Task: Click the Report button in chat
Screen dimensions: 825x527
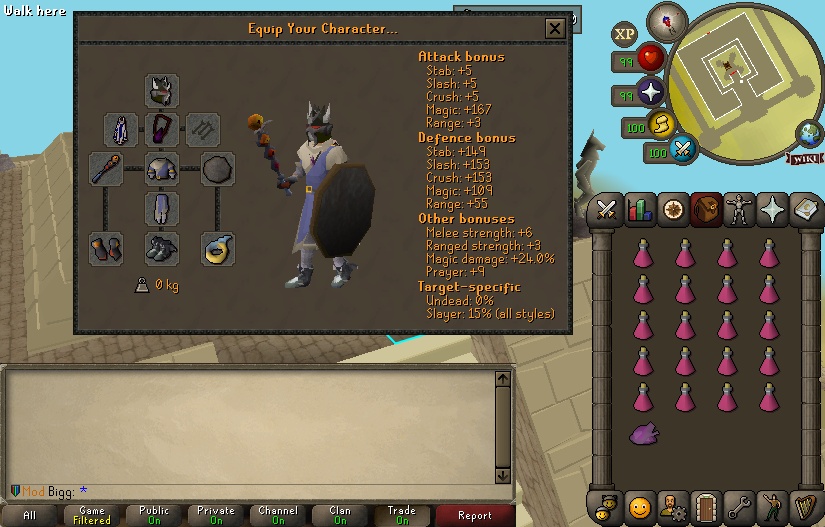Action: 474,515
